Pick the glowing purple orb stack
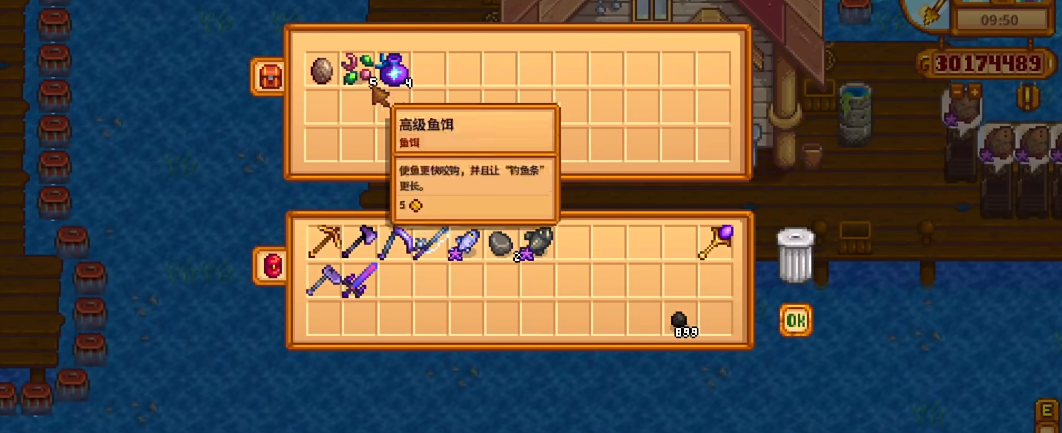This screenshot has height=433, width=1062. point(394,70)
